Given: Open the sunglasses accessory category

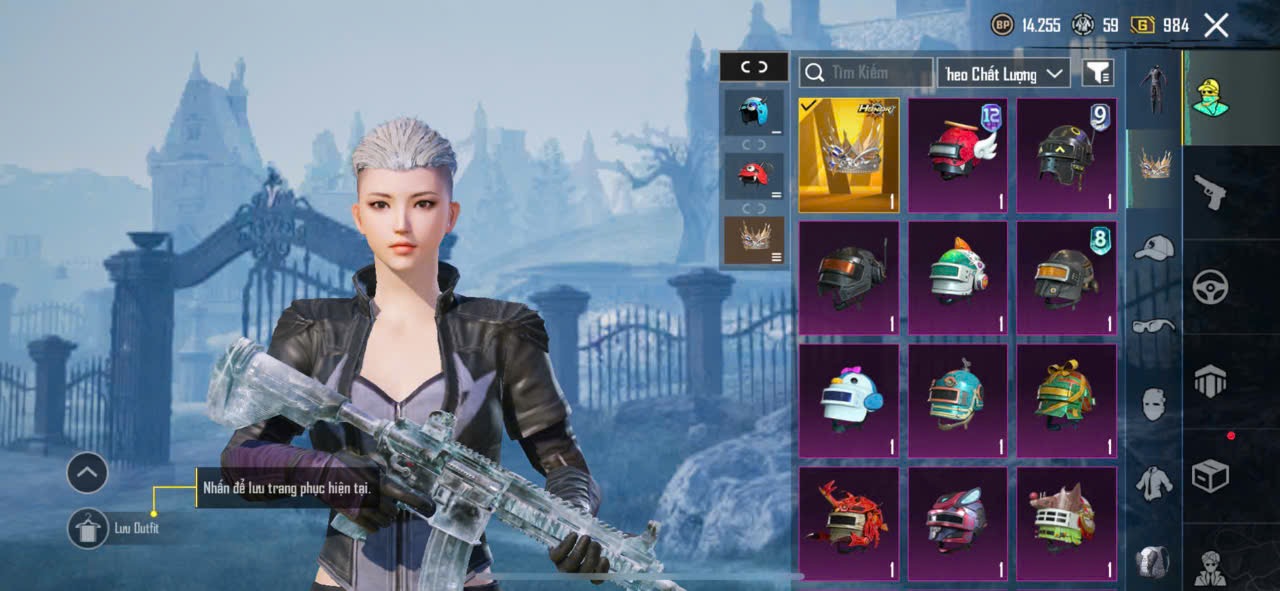Looking at the screenshot, I should click(x=1154, y=325).
